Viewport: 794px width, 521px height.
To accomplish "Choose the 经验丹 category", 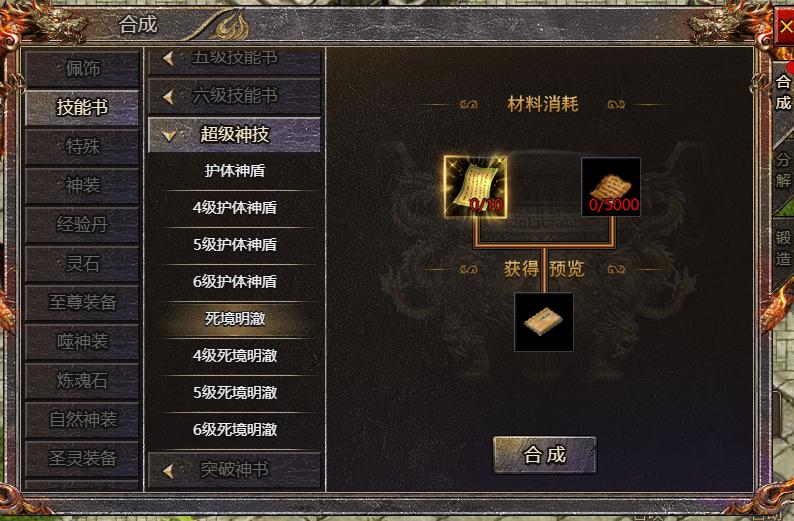I will click(82, 225).
